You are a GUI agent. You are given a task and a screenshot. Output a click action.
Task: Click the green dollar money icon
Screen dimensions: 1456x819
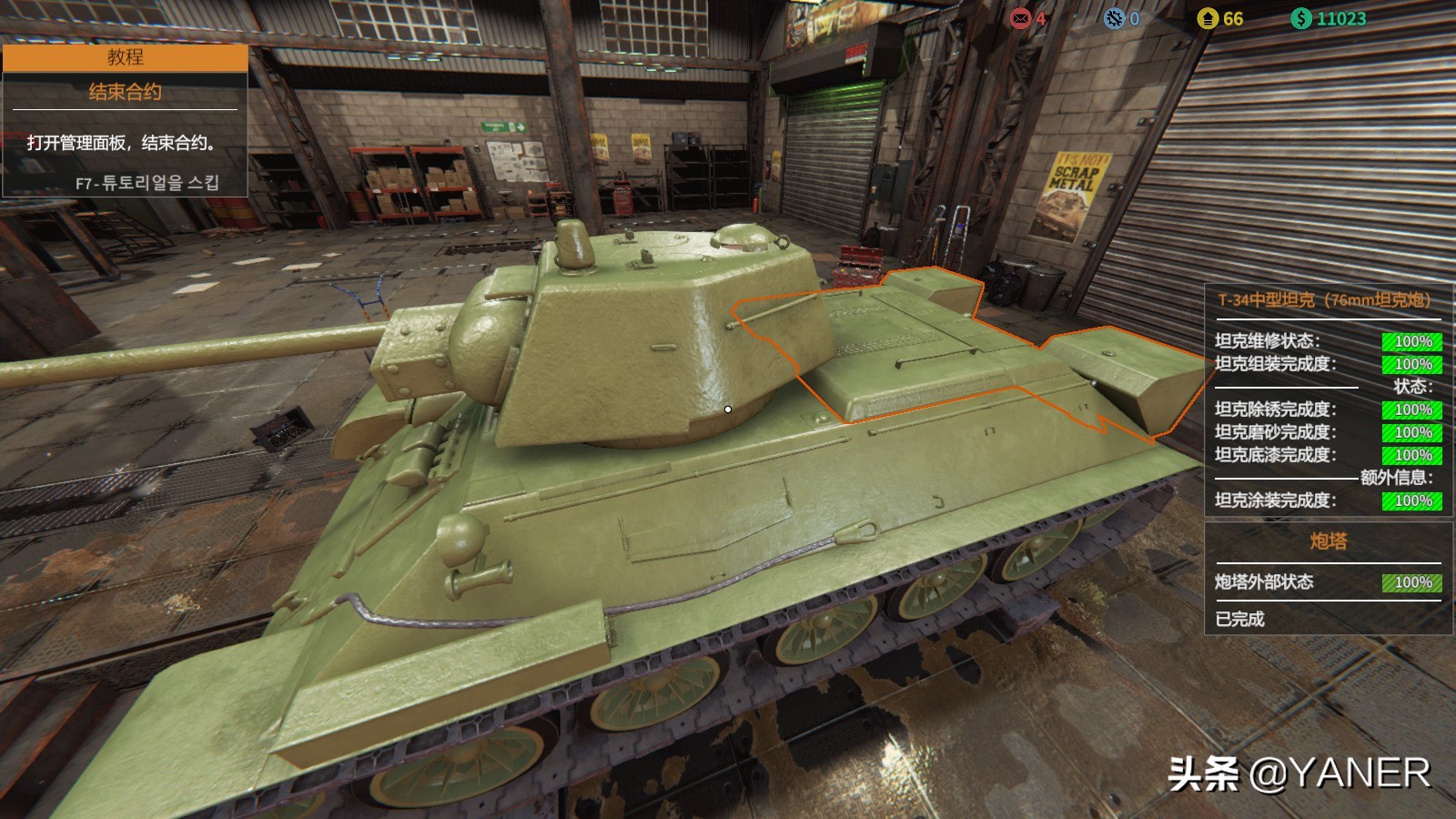click(1301, 18)
